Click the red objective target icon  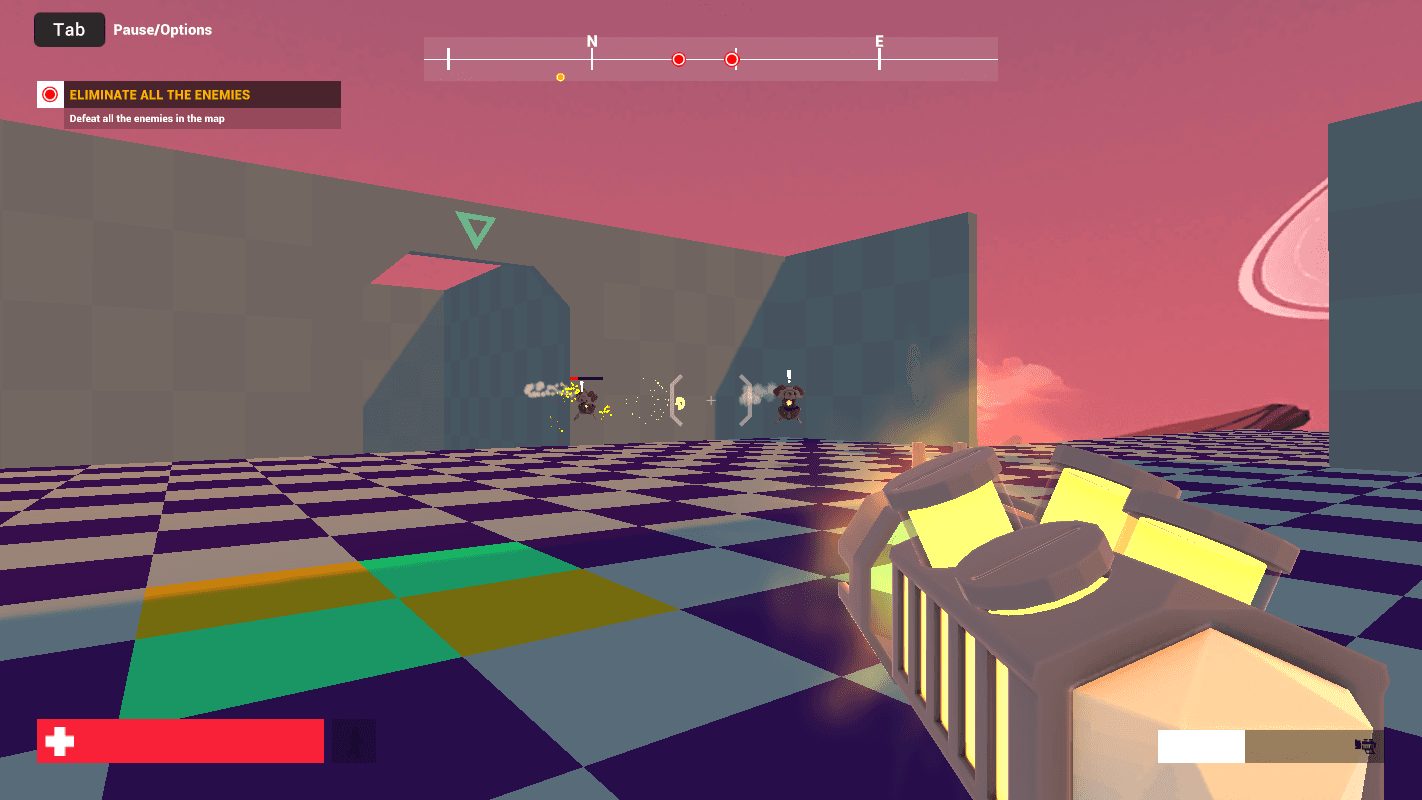click(50, 95)
